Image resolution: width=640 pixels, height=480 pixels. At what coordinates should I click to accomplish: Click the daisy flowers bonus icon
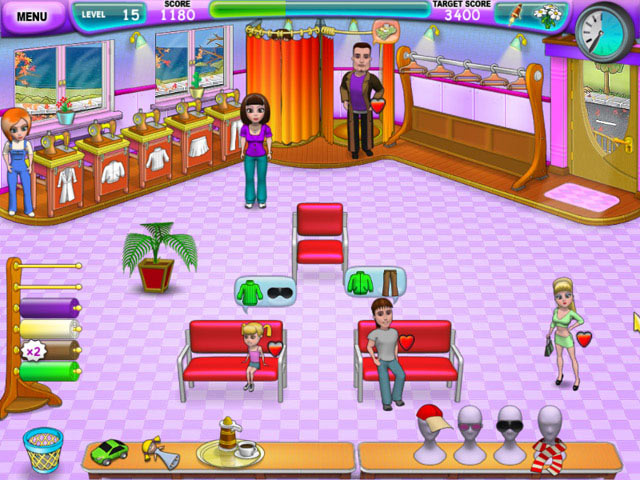[549, 16]
